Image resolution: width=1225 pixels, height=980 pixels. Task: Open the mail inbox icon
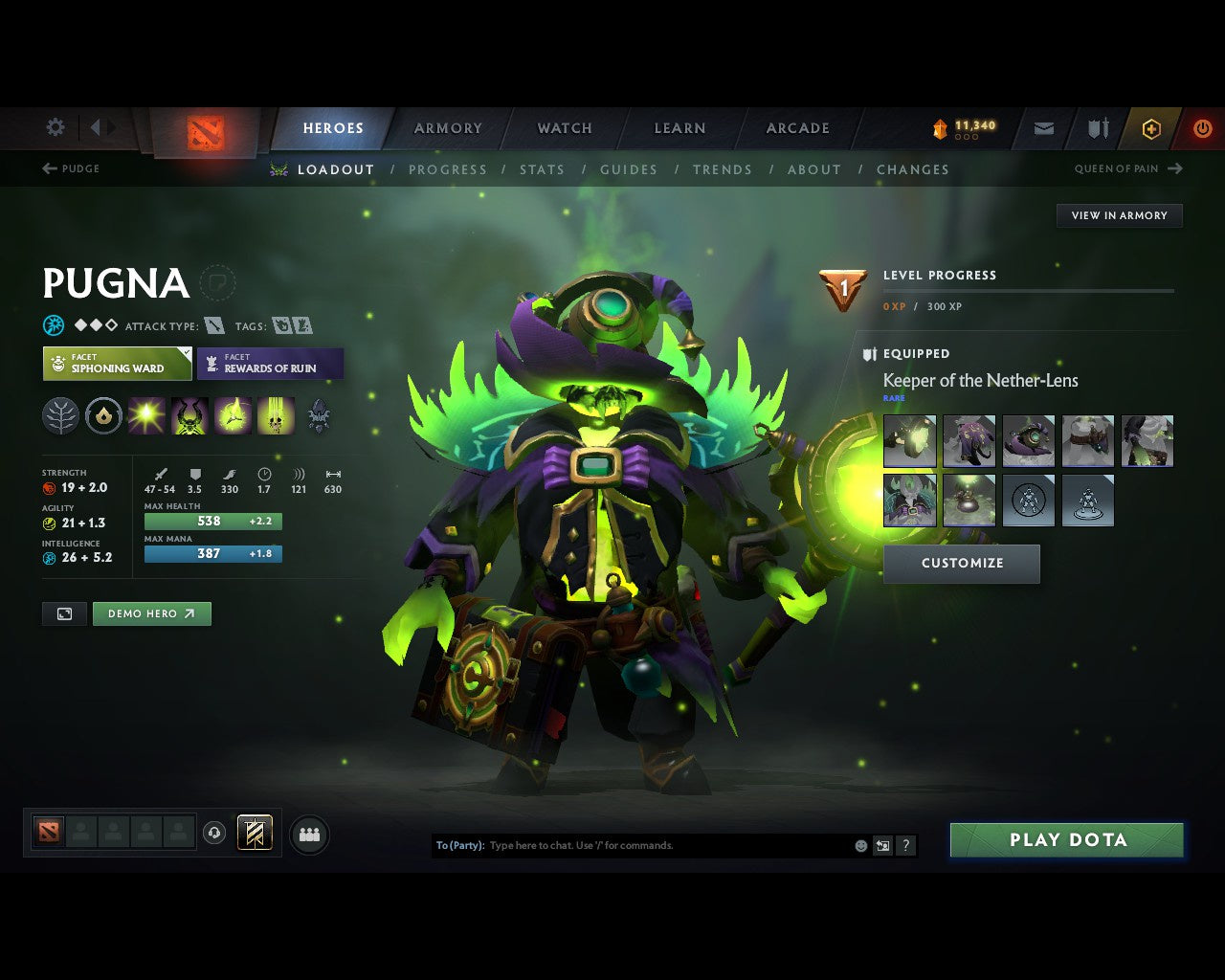coord(1042,128)
